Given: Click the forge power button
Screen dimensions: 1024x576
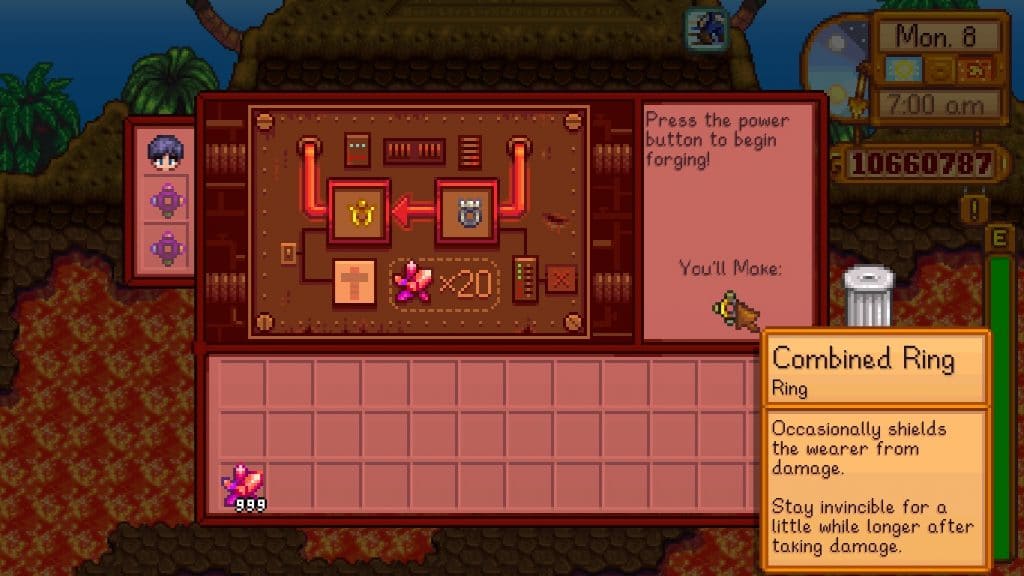Looking at the screenshot, I should tap(561, 281).
